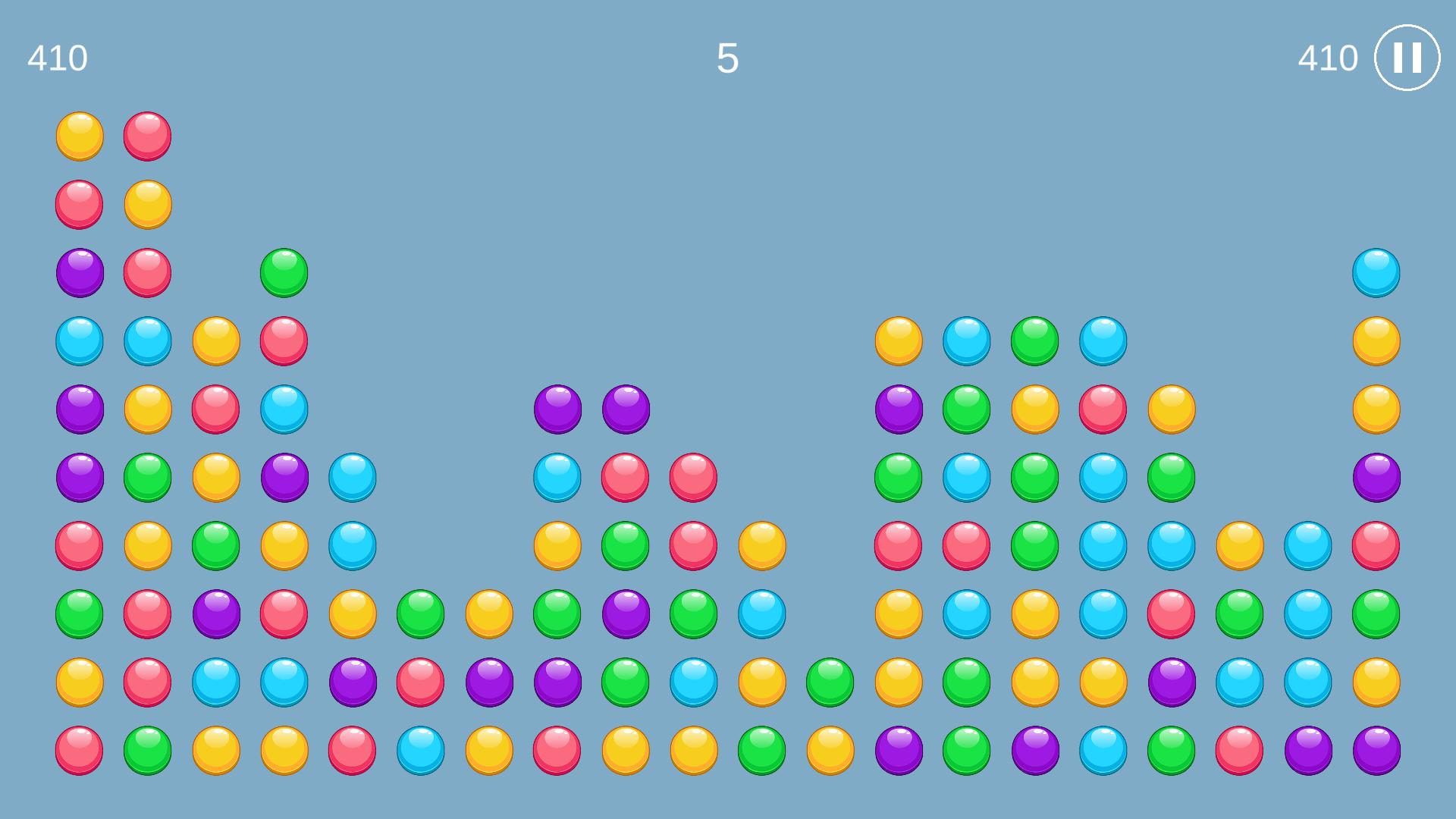The width and height of the screenshot is (1456, 819).
Task: Pop the topmost pink bubble in the left cluster
Action: pyautogui.click(x=146, y=136)
